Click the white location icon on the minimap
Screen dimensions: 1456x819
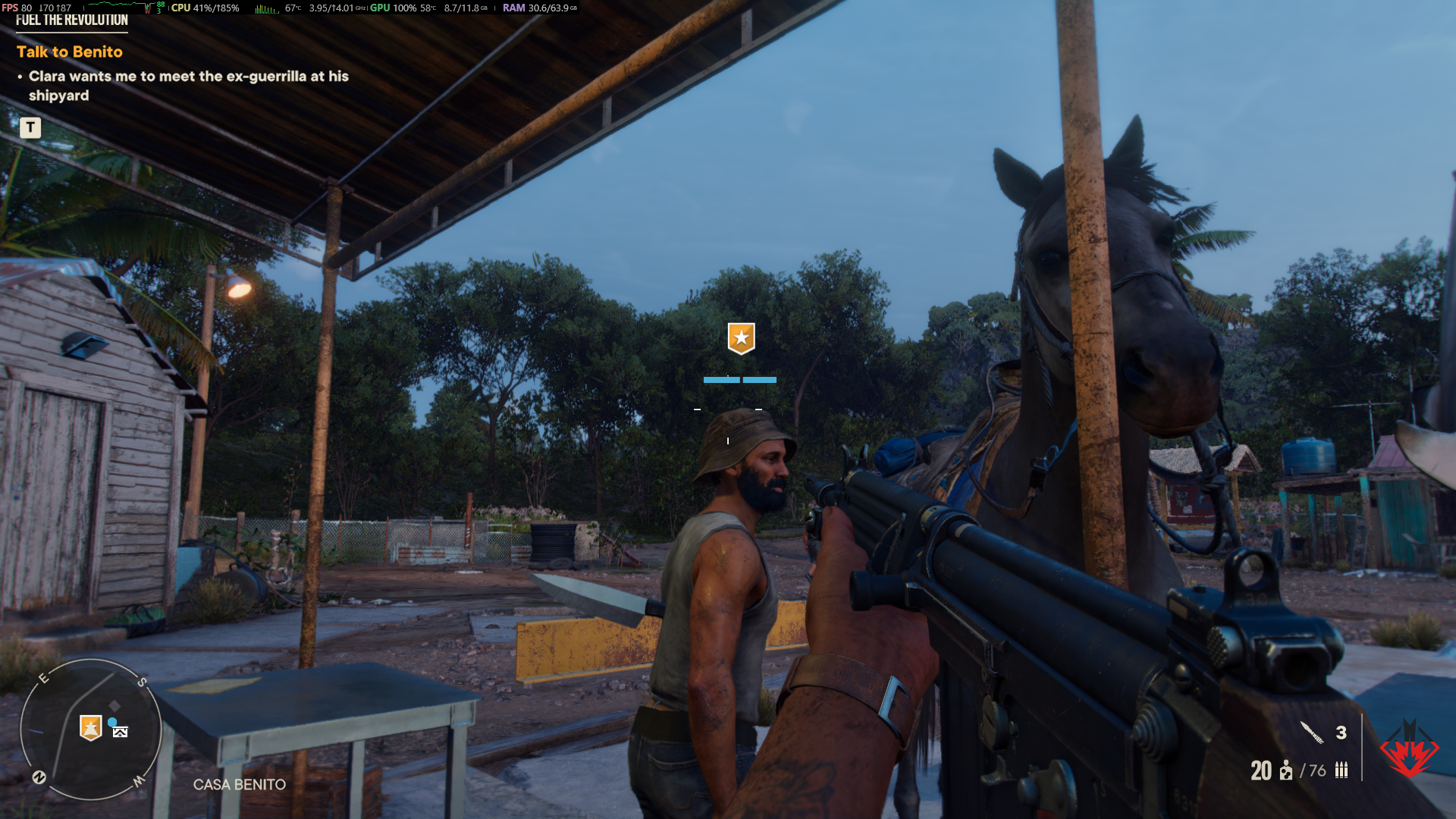coord(120,732)
